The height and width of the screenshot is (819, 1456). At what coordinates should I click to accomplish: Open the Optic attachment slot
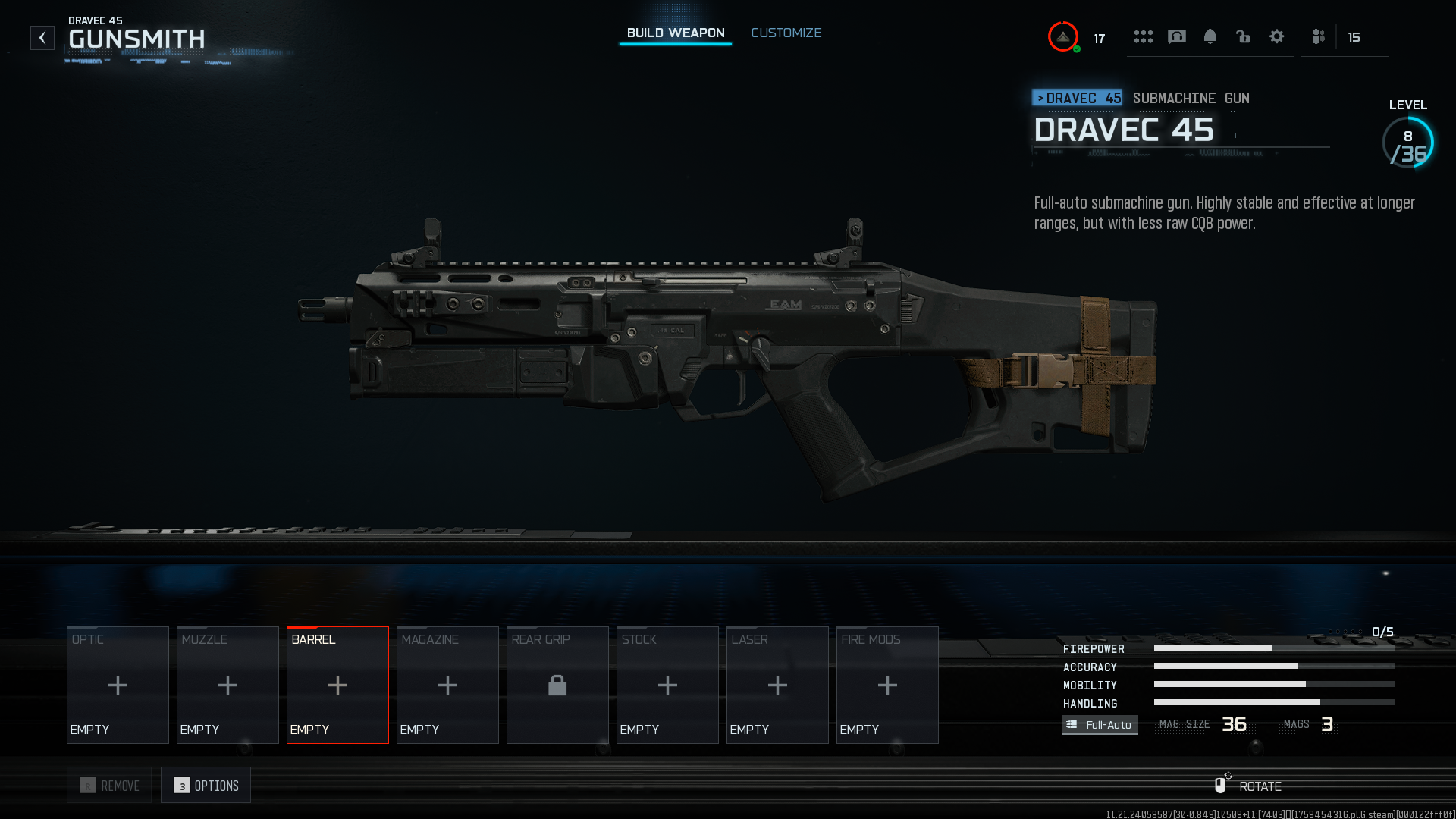coord(118,685)
